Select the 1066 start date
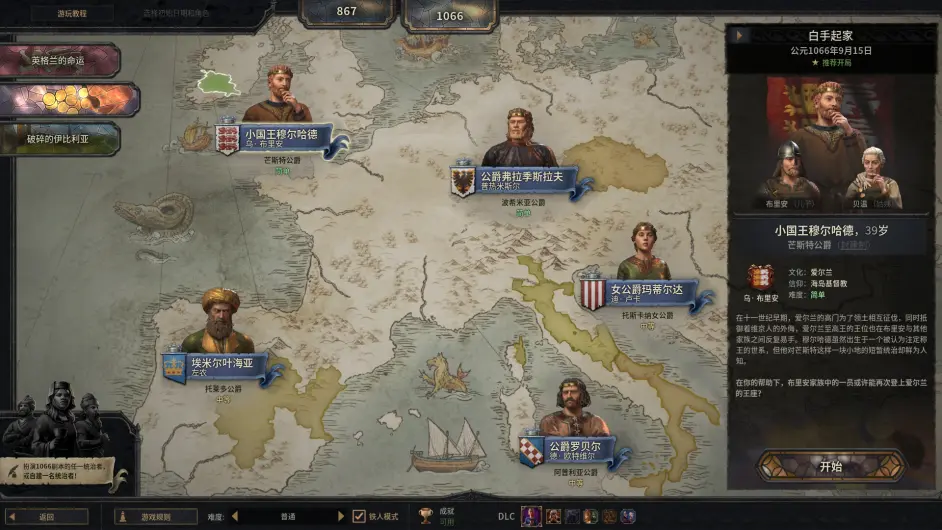This screenshot has width=942, height=530. [x=450, y=15]
